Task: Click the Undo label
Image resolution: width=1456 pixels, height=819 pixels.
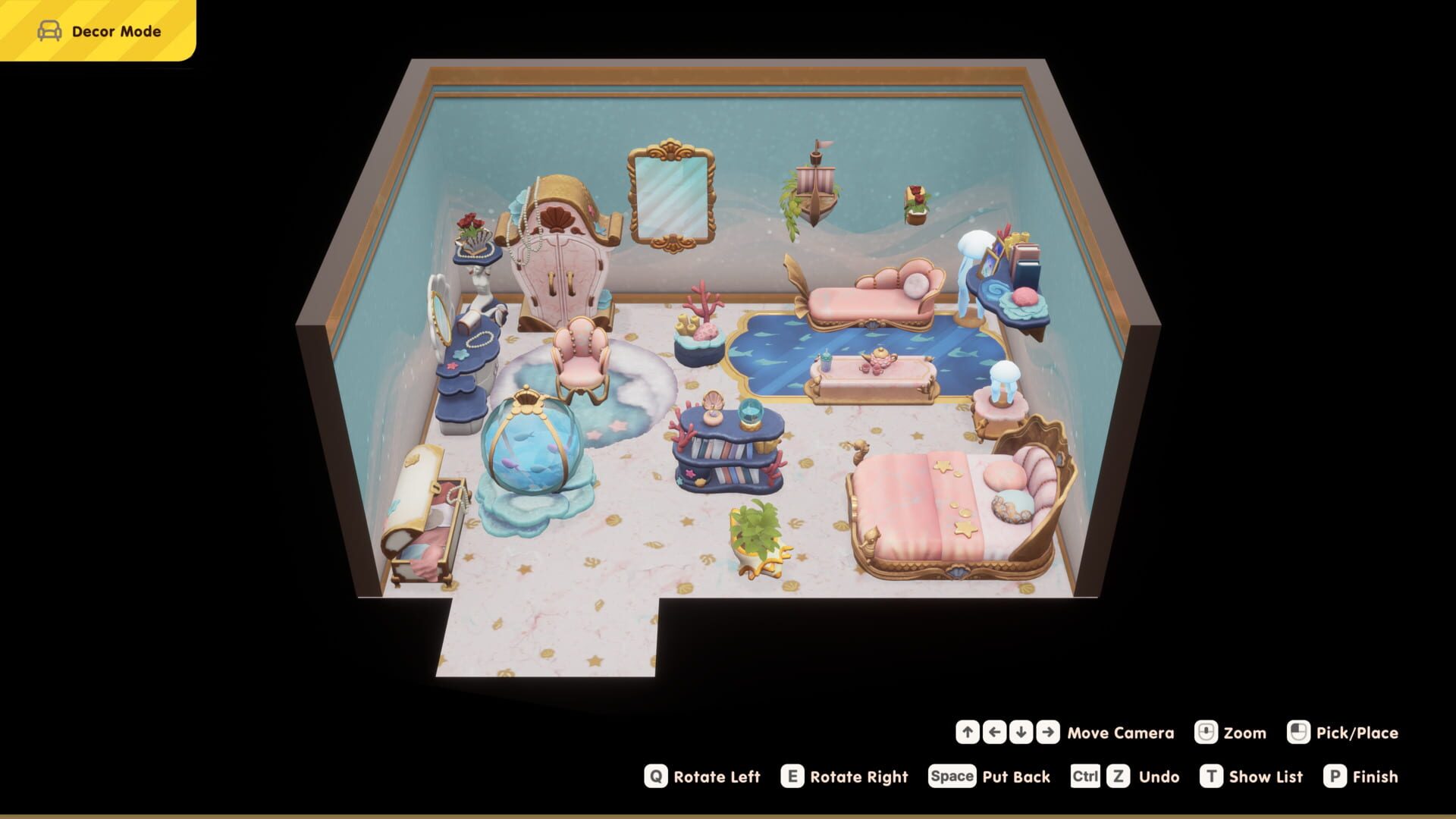Action: pos(1159,777)
